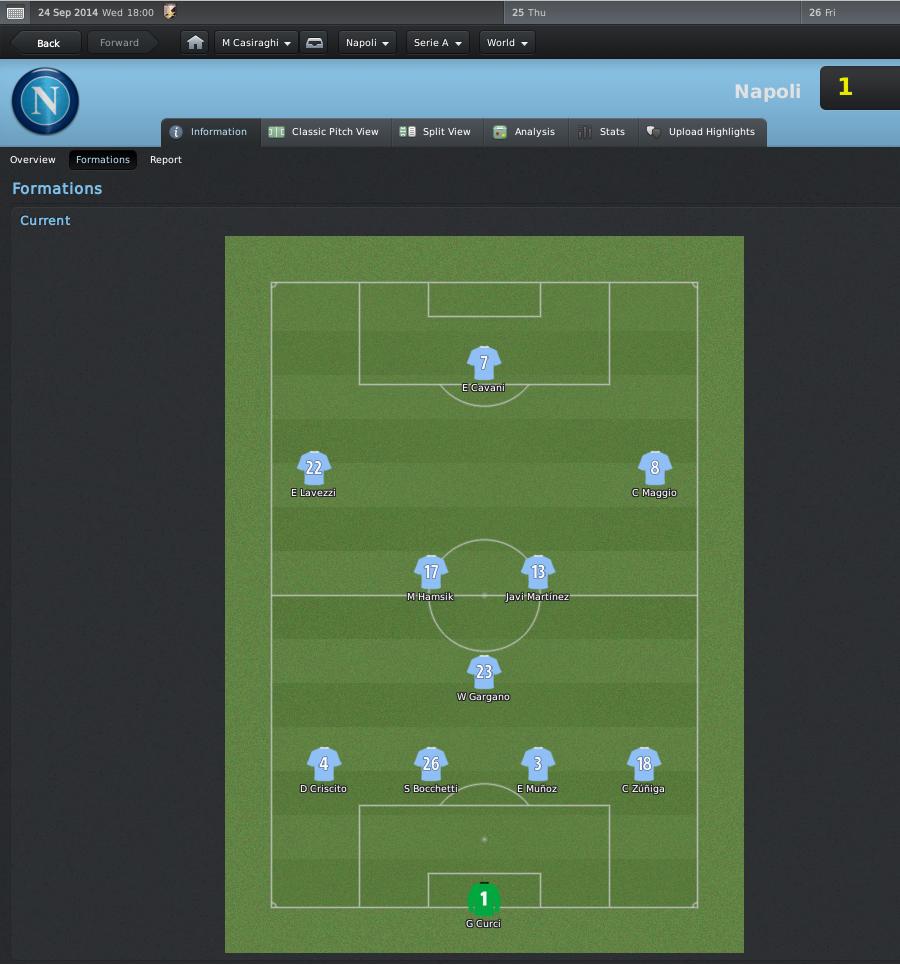Viewport: 900px width, 965px height.
Task: Switch to the Overview sub-tab
Action: 33,160
